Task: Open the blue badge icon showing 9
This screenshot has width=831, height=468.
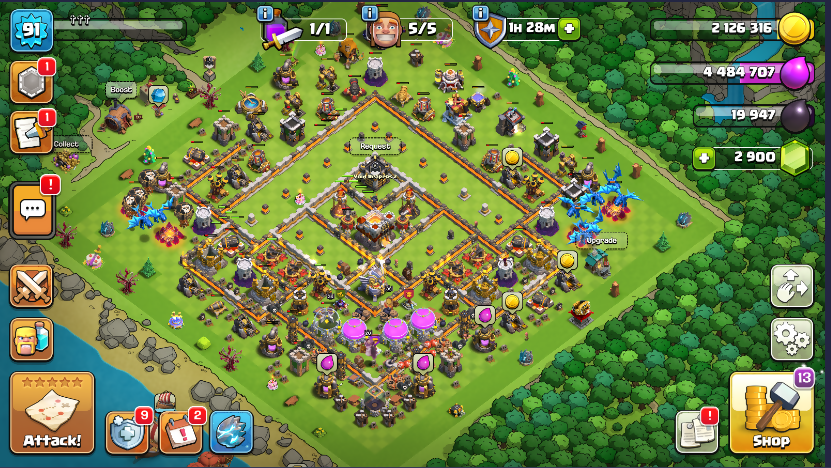Action: point(127,431)
